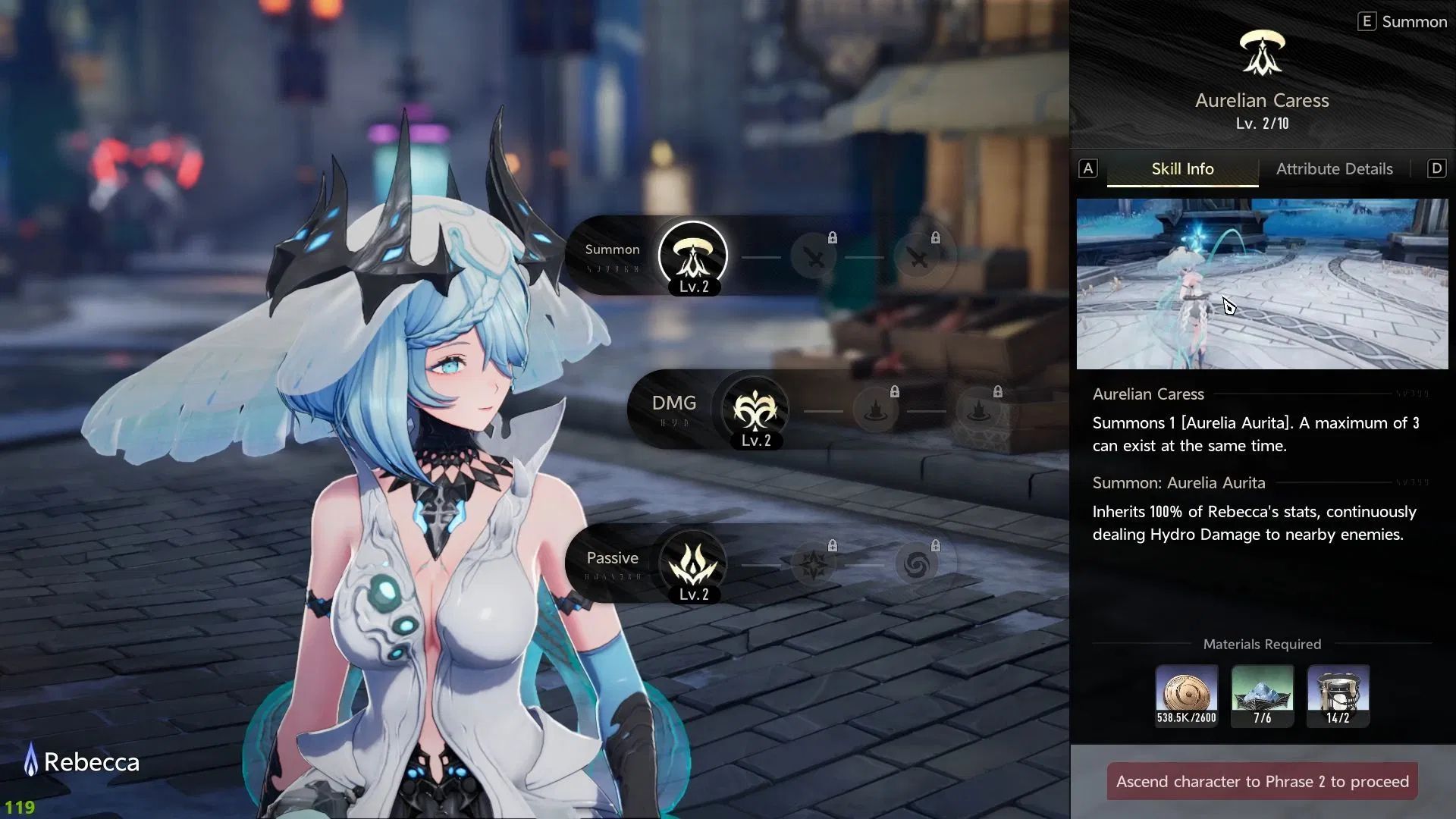The image size is (1456, 819).
Task: Open the Lv. 2 DMG skill node
Action: (x=755, y=410)
